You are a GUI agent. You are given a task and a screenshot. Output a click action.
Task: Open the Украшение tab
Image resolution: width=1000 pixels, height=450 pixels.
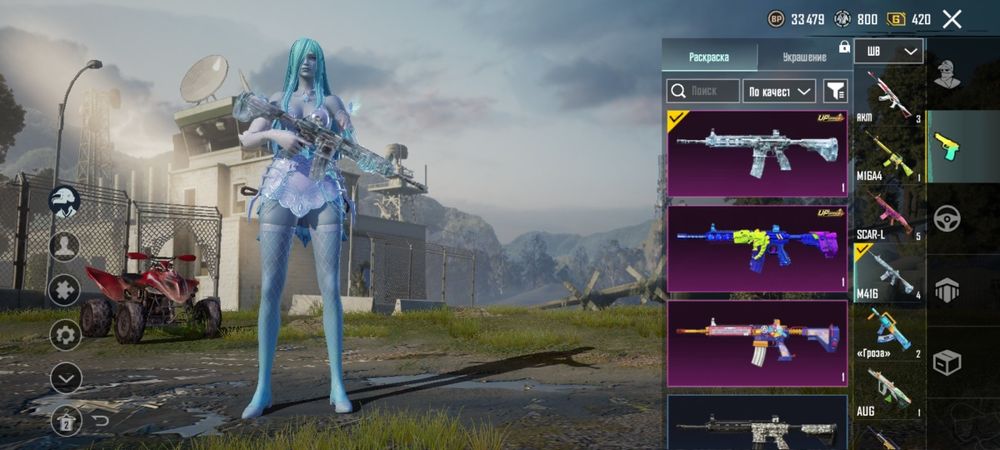pos(804,57)
